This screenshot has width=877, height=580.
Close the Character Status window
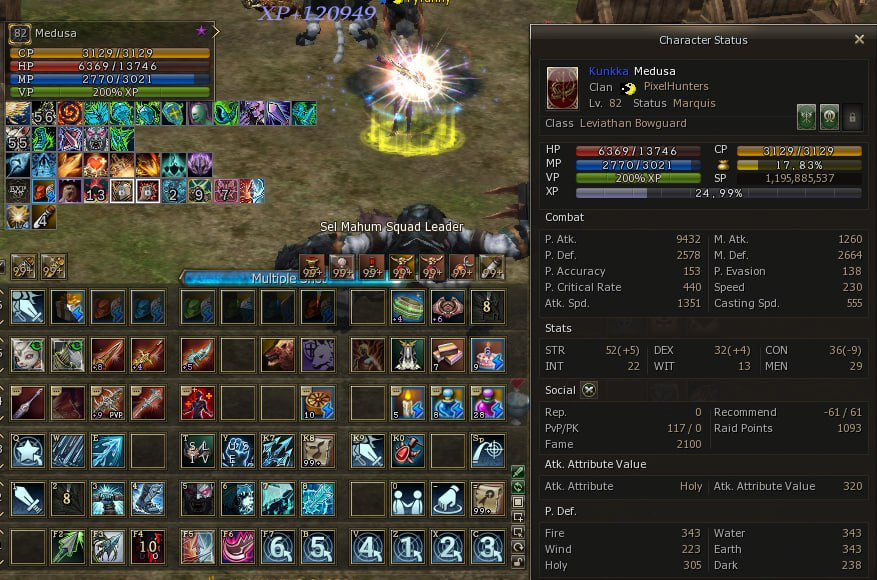(x=859, y=40)
